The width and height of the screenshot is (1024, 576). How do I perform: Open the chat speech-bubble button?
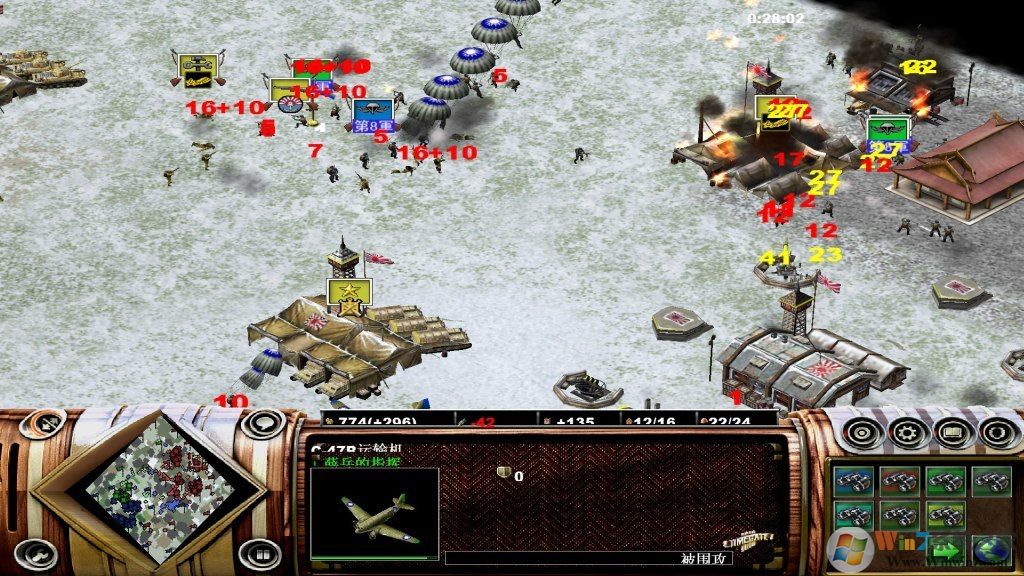[x=261, y=425]
